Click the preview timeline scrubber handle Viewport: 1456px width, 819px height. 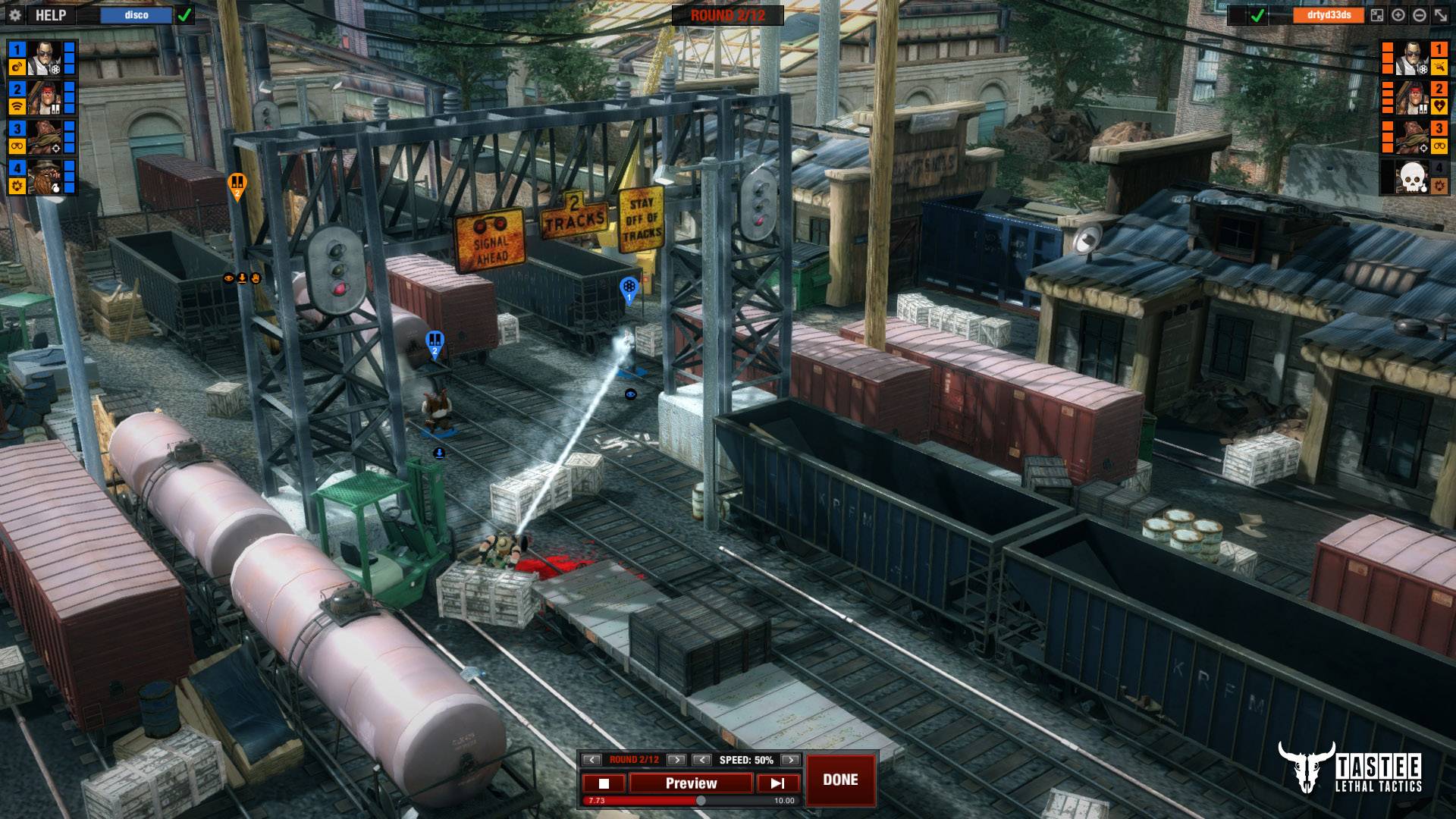[701, 801]
